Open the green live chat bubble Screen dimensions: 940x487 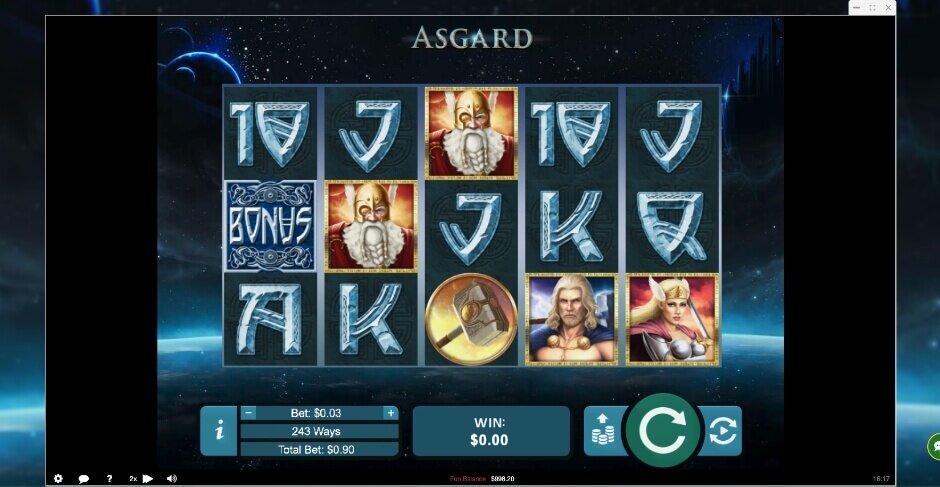tap(934, 446)
